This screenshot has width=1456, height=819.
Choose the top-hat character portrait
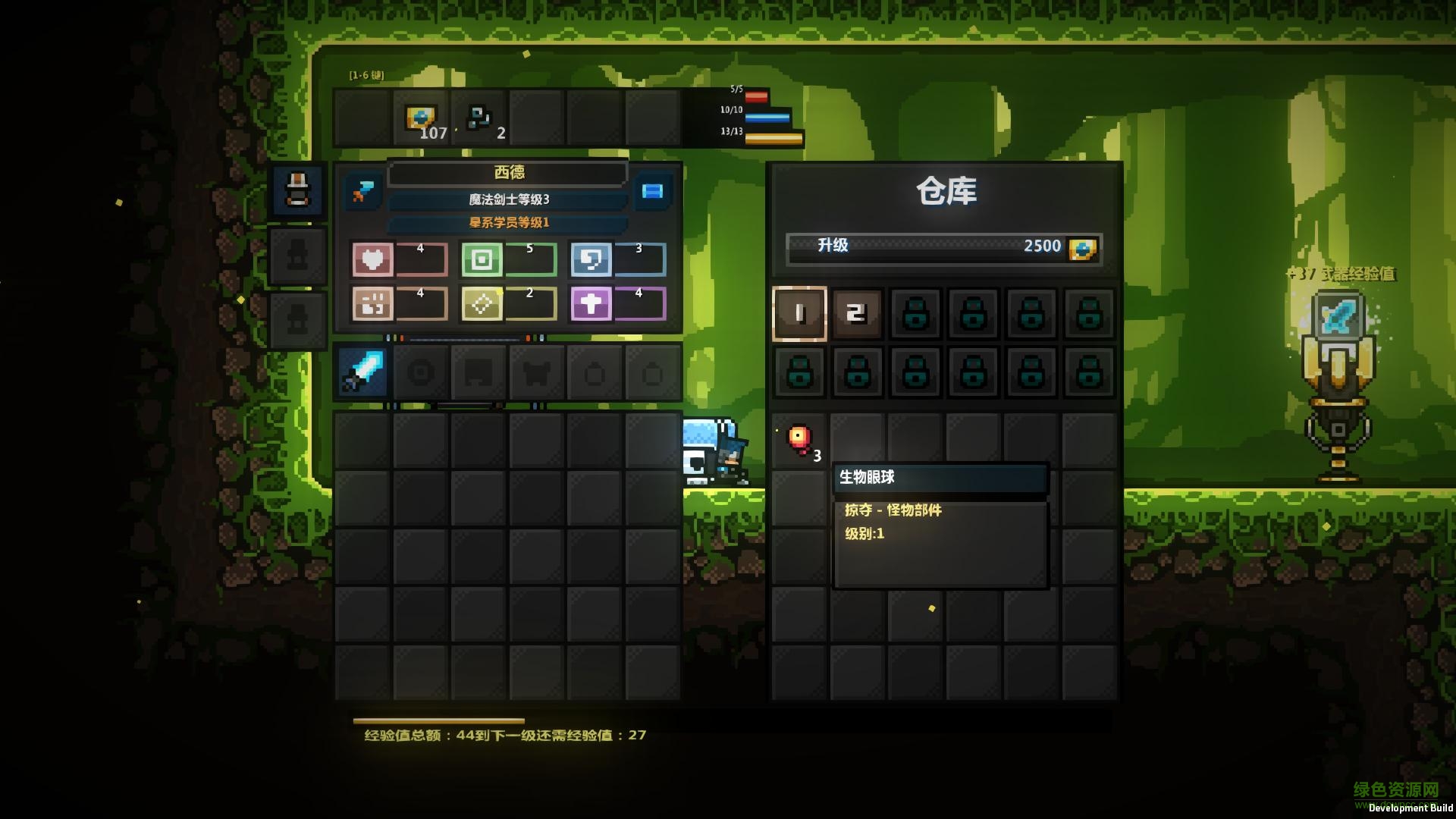click(x=297, y=190)
